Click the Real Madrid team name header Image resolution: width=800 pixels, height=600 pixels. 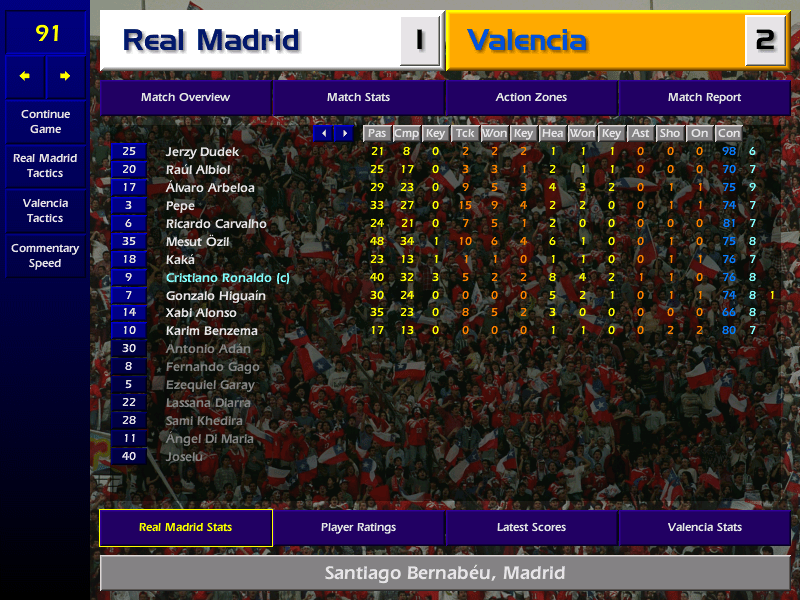[211, 41]
